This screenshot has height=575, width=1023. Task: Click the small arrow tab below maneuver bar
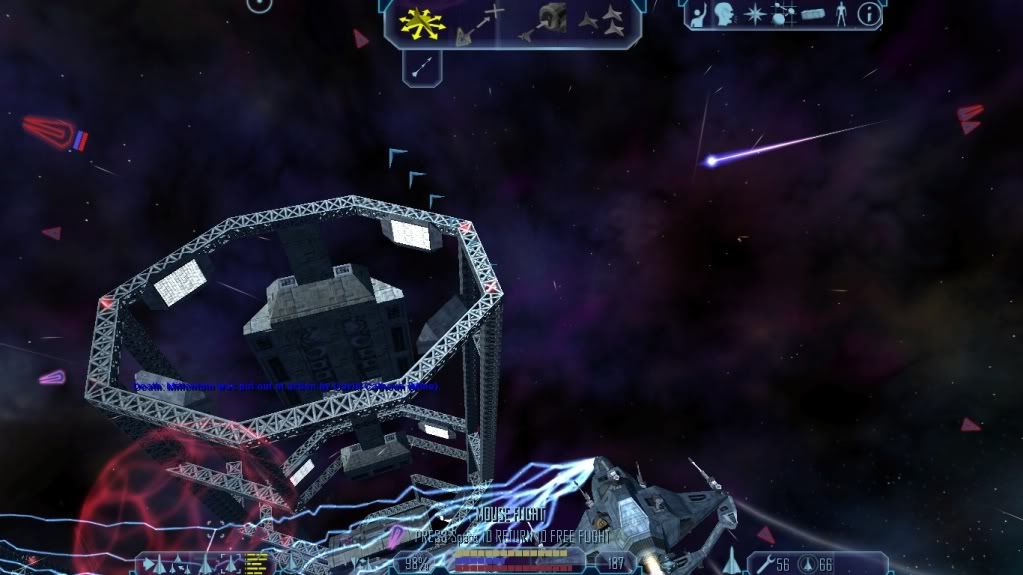(423, 67)
